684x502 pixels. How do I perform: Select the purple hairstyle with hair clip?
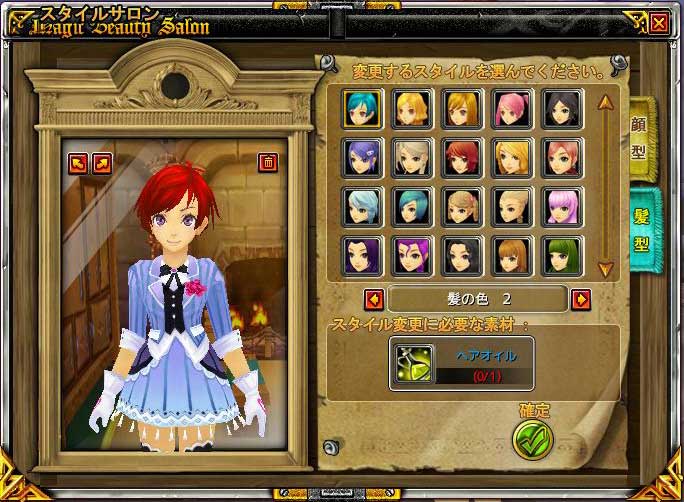click(361, 156)
